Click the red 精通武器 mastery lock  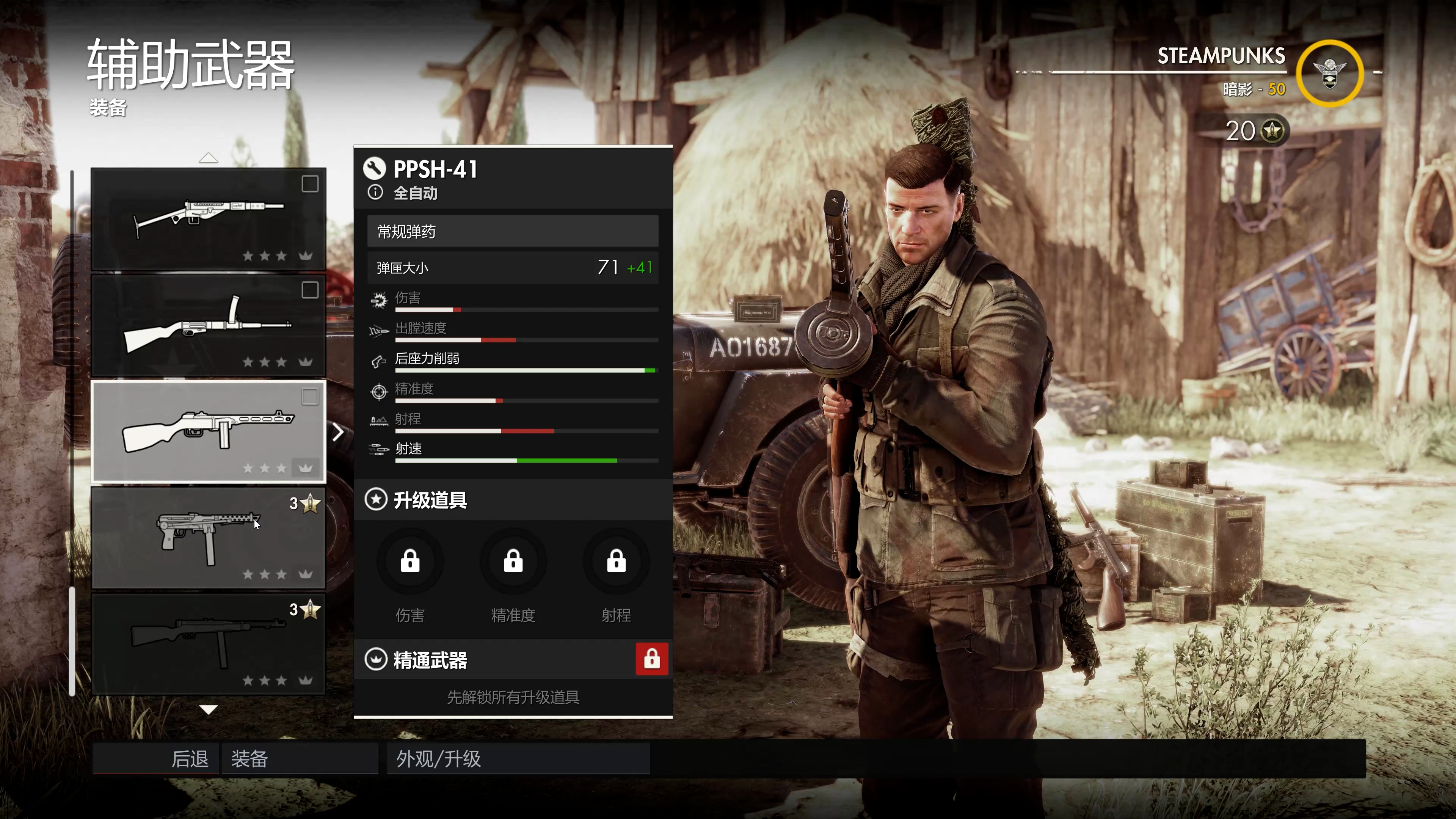pos(652,659)
